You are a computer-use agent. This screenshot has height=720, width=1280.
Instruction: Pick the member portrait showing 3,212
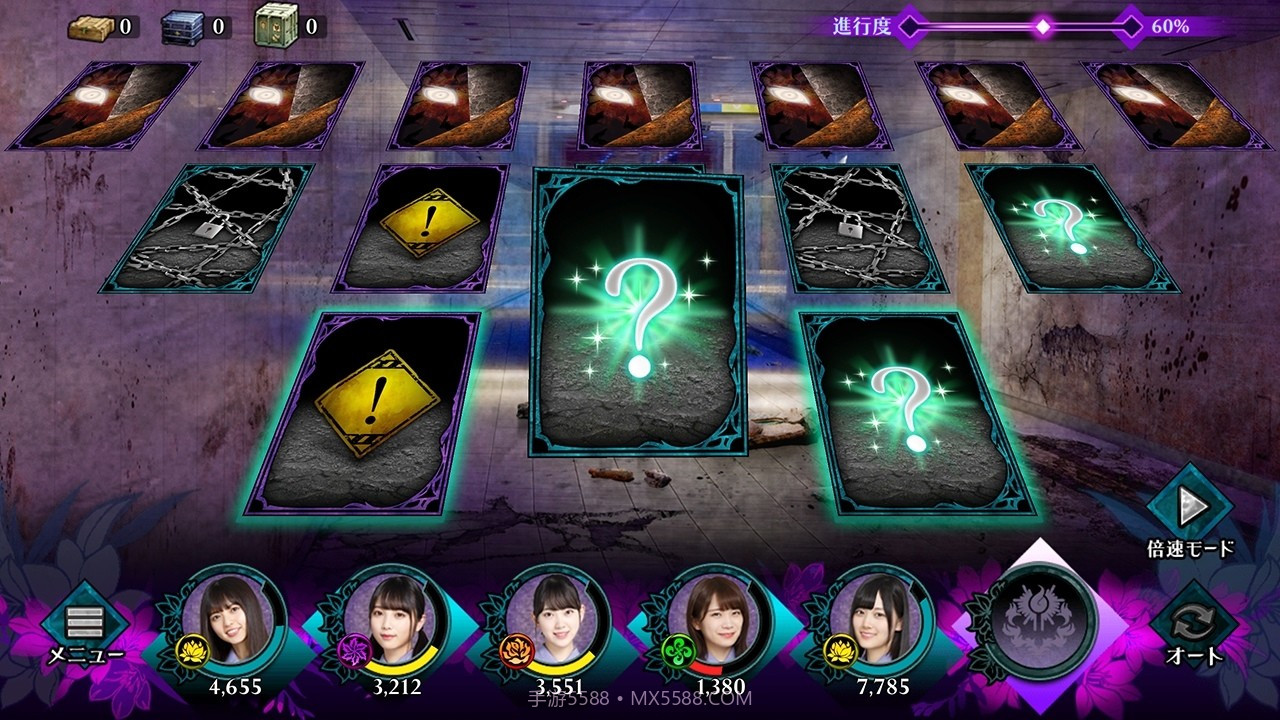pos(398,622)
